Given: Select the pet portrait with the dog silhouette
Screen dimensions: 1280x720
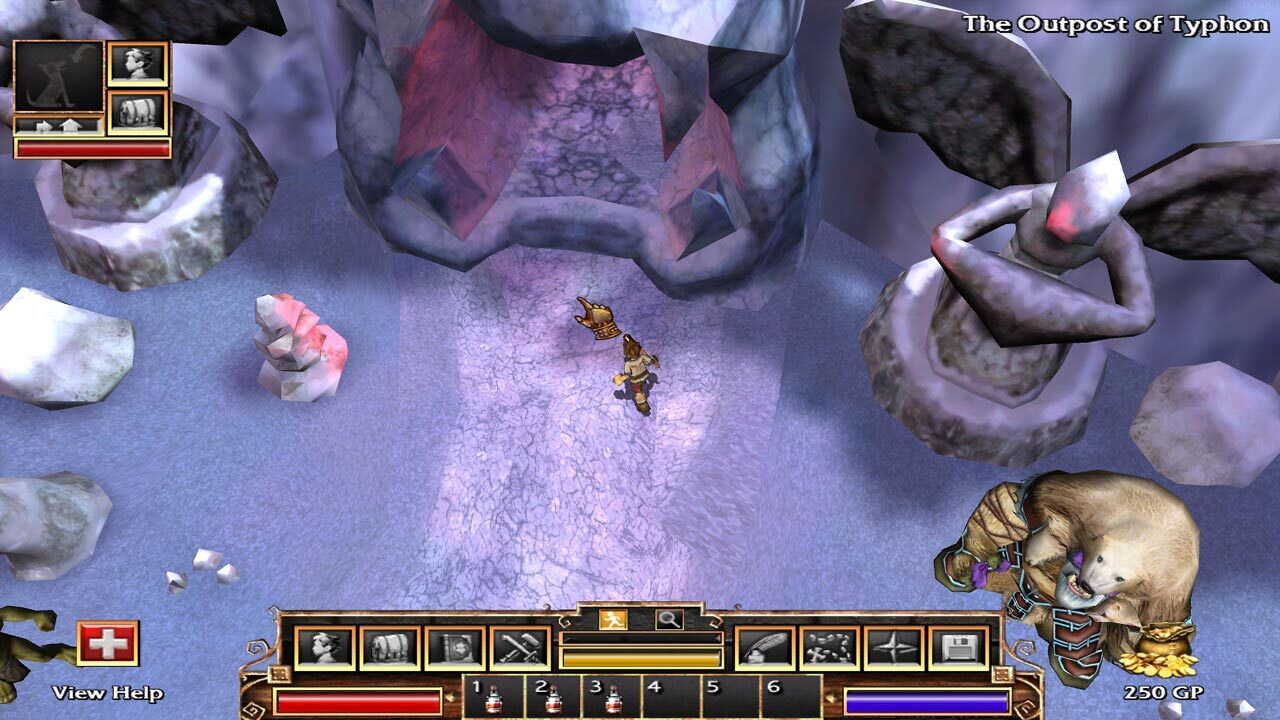Looking at the screenshot, I should 58,77.
